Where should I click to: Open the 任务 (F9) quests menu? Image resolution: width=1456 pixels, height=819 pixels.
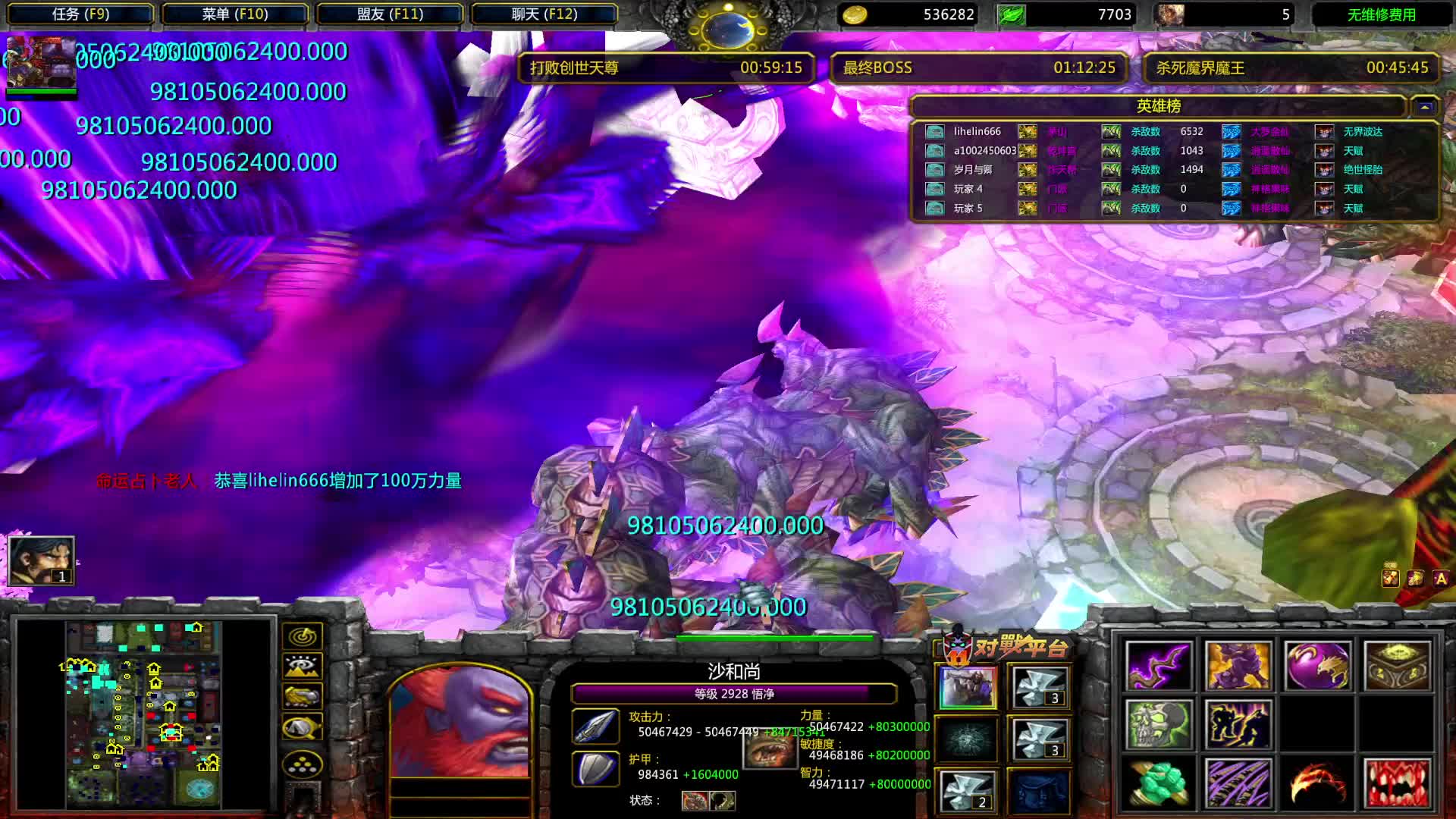click(x=80, y=14)
